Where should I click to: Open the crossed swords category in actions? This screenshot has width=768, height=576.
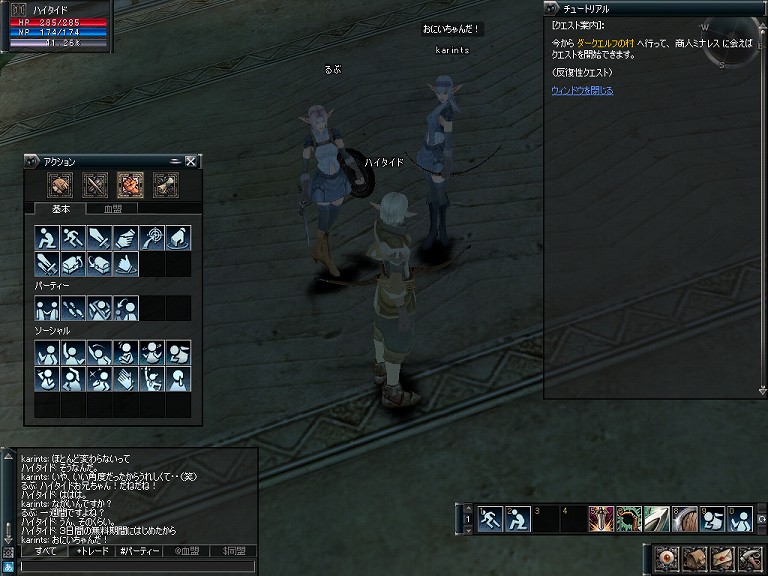(96, 184)
